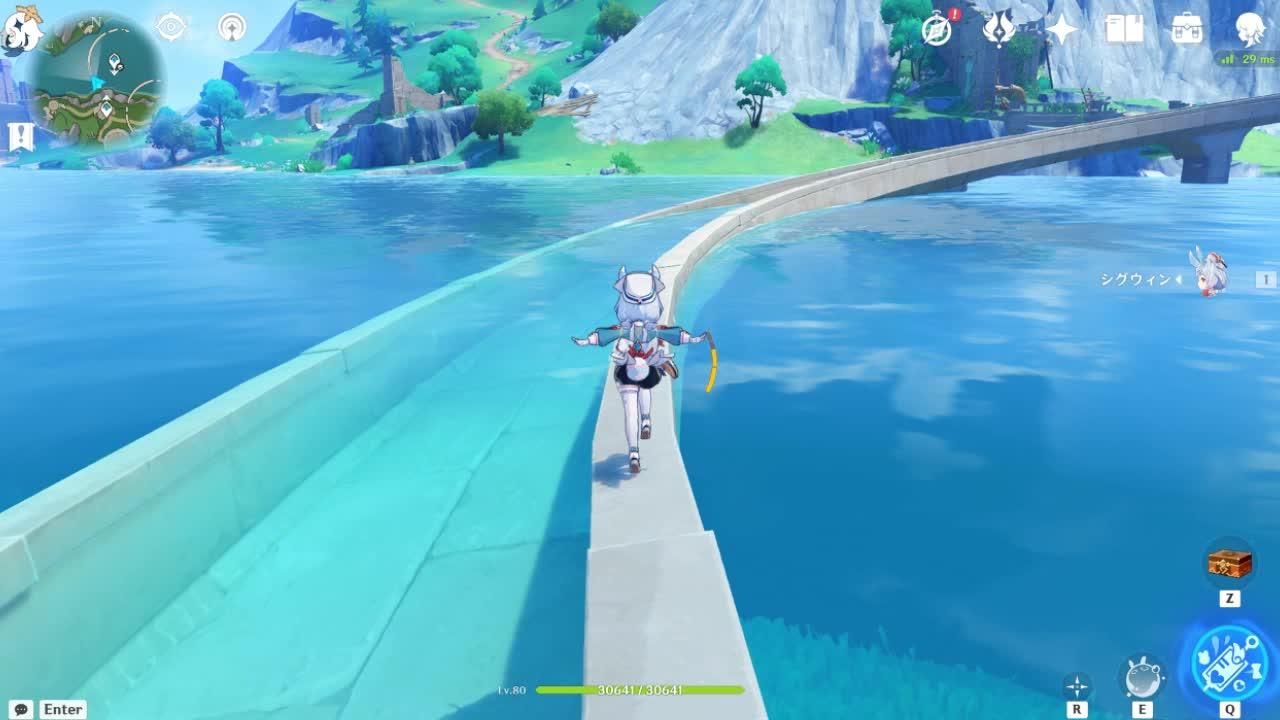Use the treasure chest gadget
Image resolution: width=1280 pixels, height=720 pixels.
1229,563
